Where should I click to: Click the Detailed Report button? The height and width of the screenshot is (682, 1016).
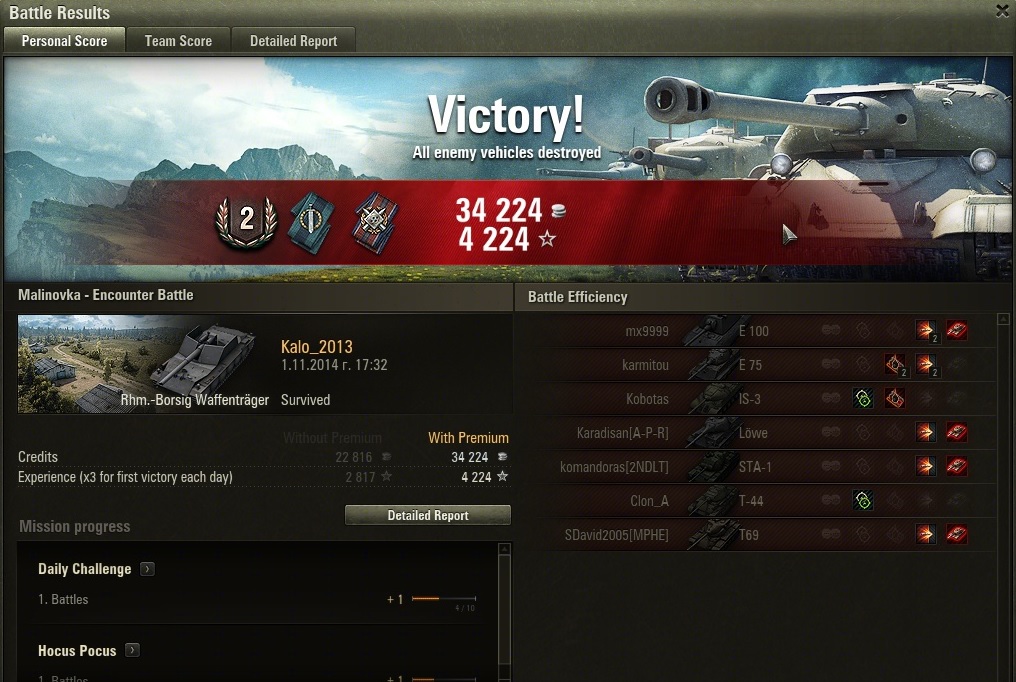click(x=427, y=515)
